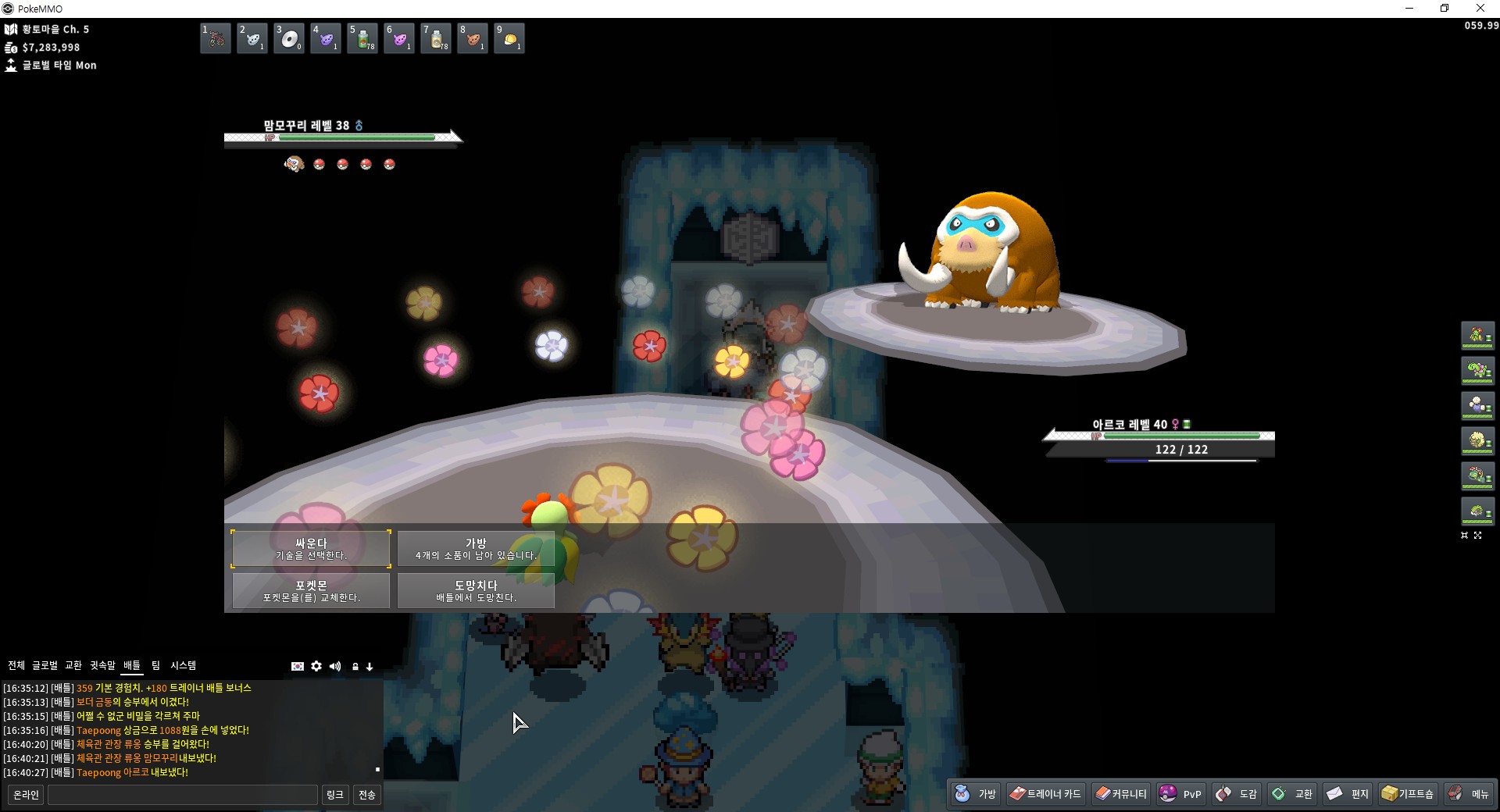Screen dimensions: 1500x812
Task: Switch to the 전체 chat tab
Action: [x=16, y=665]
